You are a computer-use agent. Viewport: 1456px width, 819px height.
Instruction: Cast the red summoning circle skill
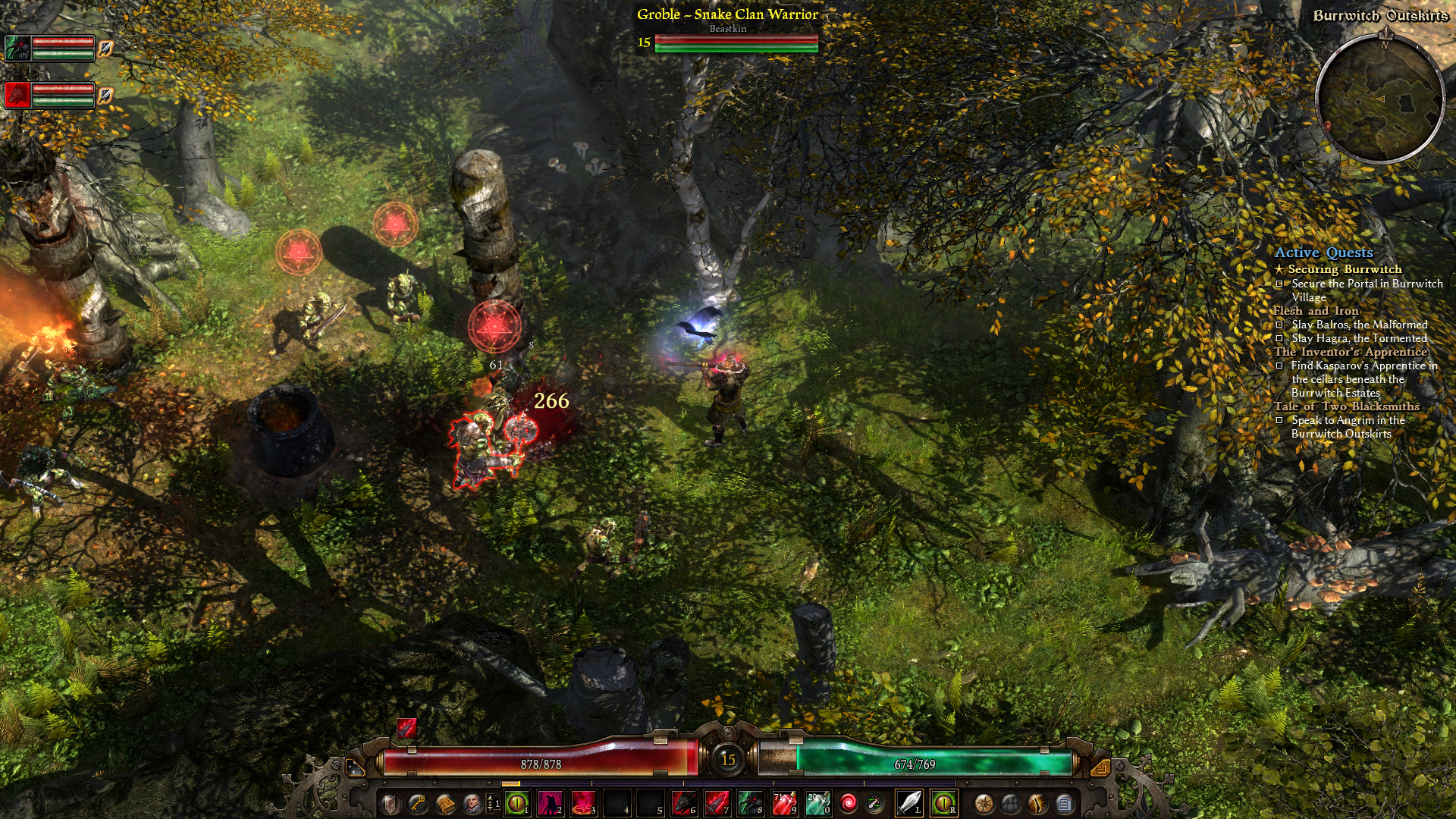583,803
